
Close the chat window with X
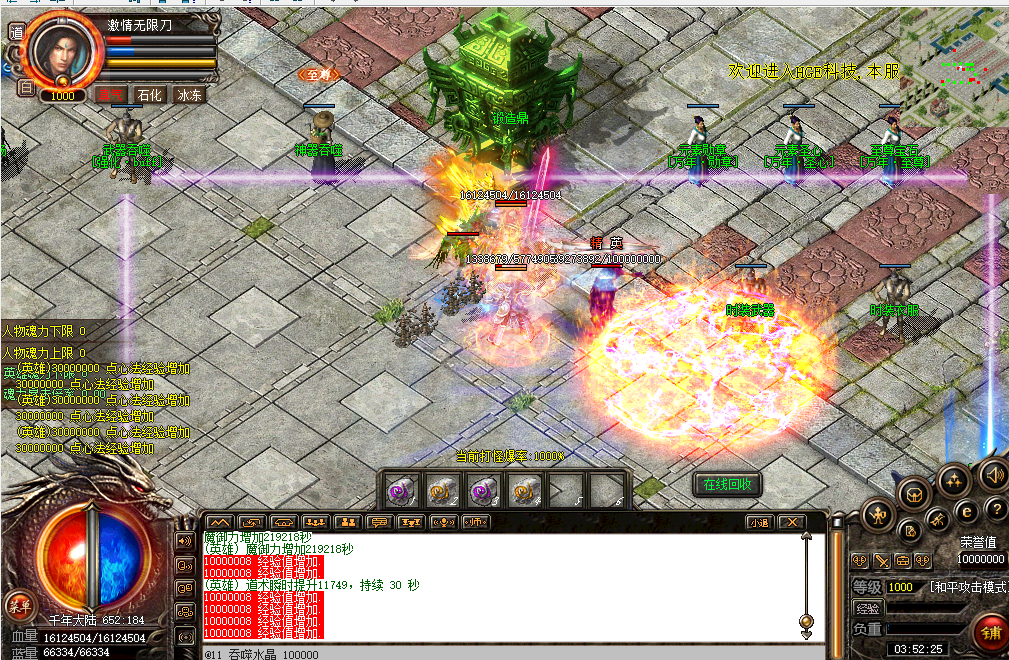pos(792,522)
